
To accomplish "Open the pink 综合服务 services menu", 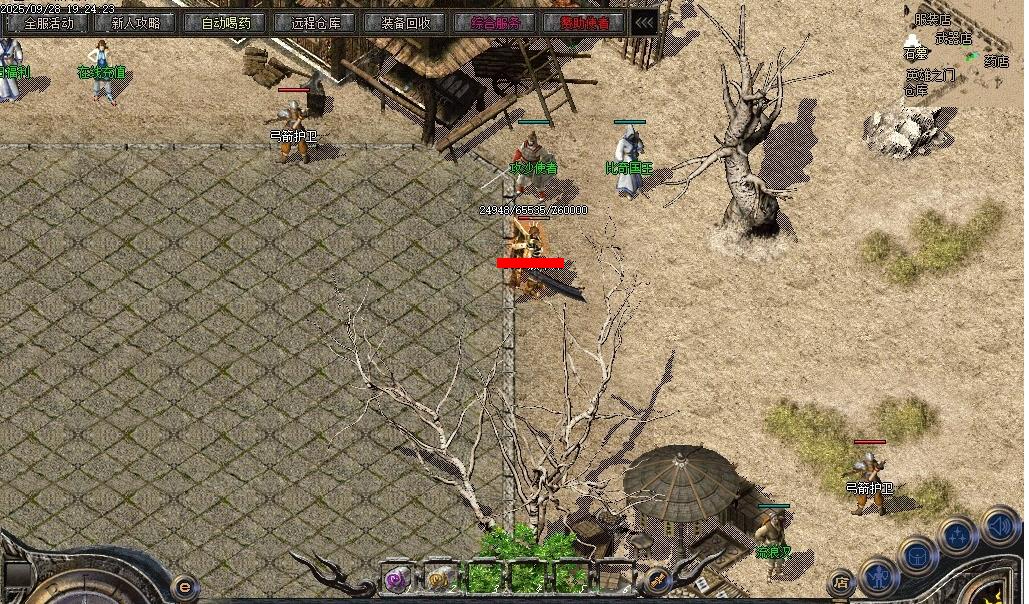I will click(x=495, y=22).
